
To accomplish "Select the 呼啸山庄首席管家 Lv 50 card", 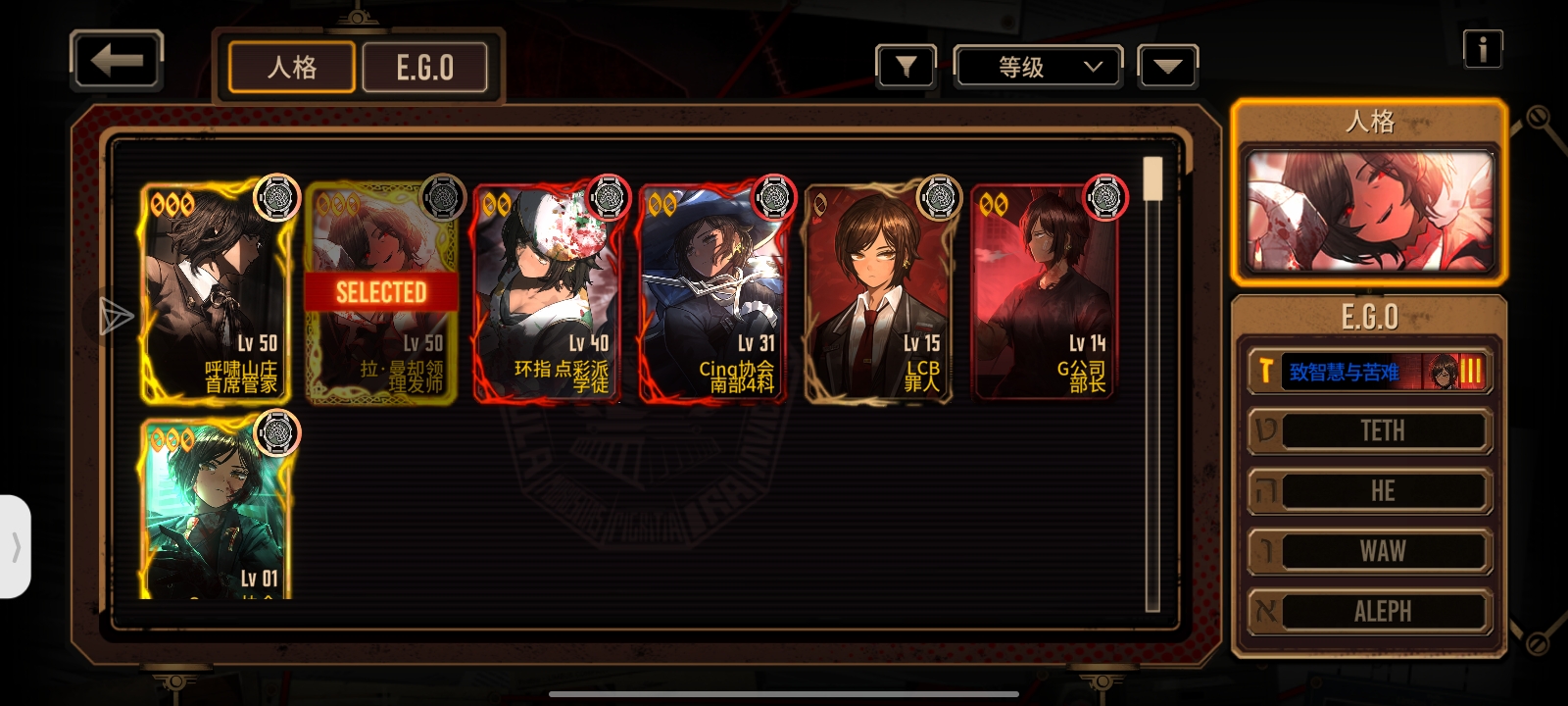I will [217, 293].
